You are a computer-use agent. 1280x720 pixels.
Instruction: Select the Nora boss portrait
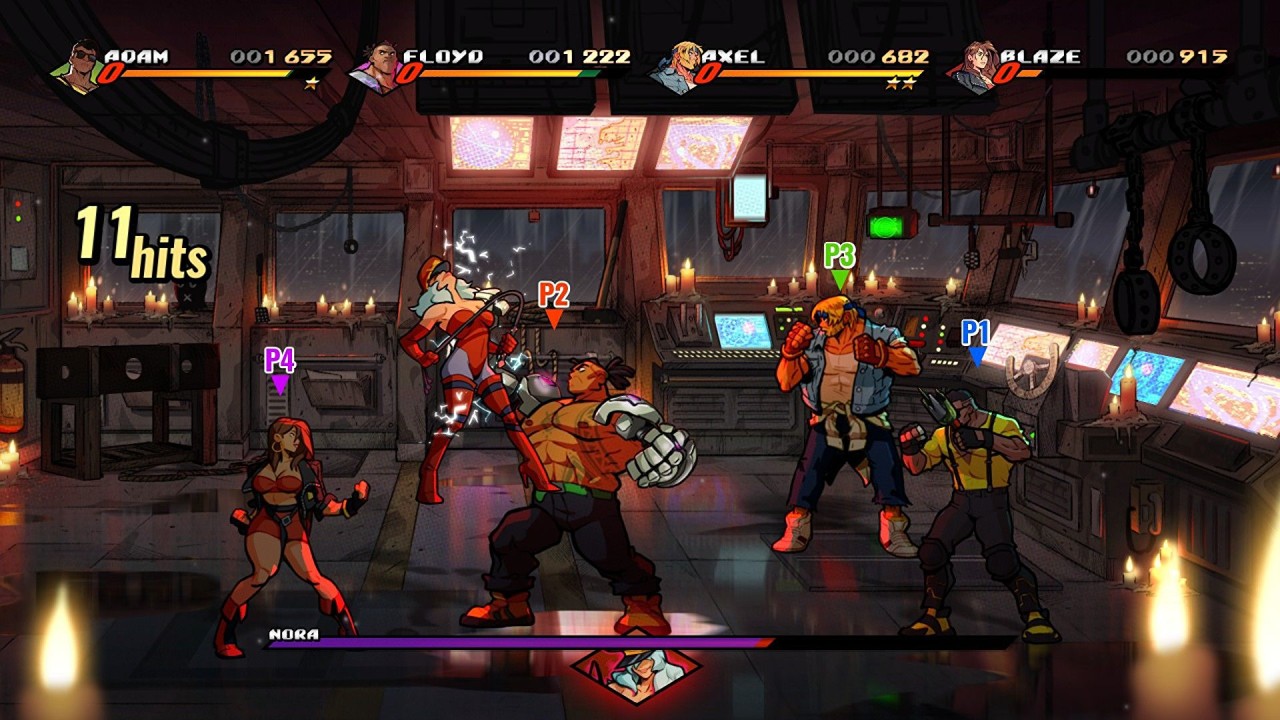tap(635, 673)
